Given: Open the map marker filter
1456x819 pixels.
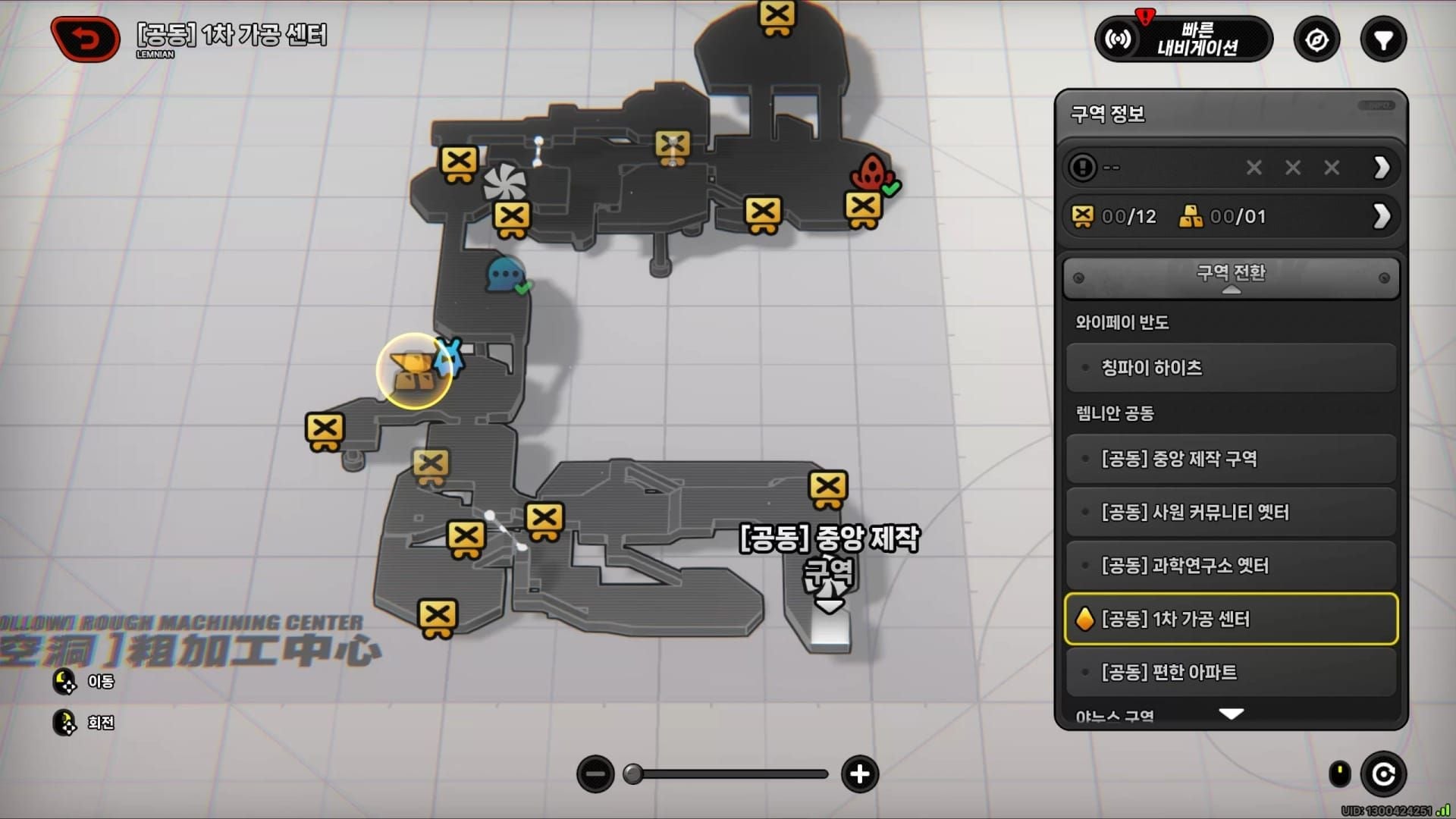Looking at the screenshot, I should 1383,39.
